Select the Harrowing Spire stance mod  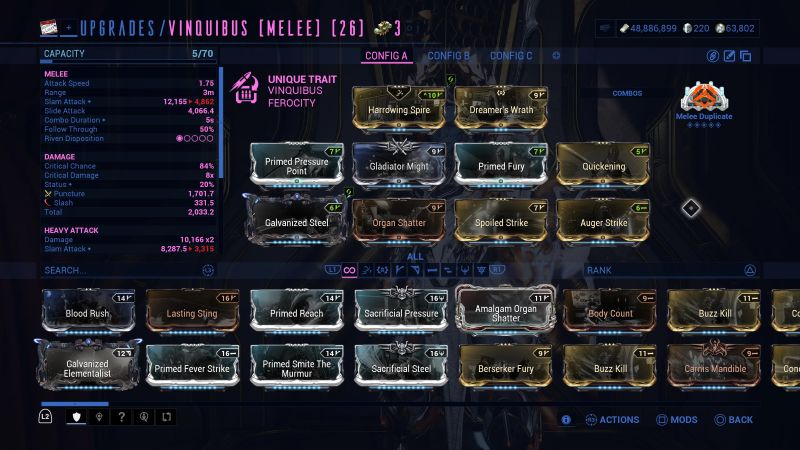399,108
